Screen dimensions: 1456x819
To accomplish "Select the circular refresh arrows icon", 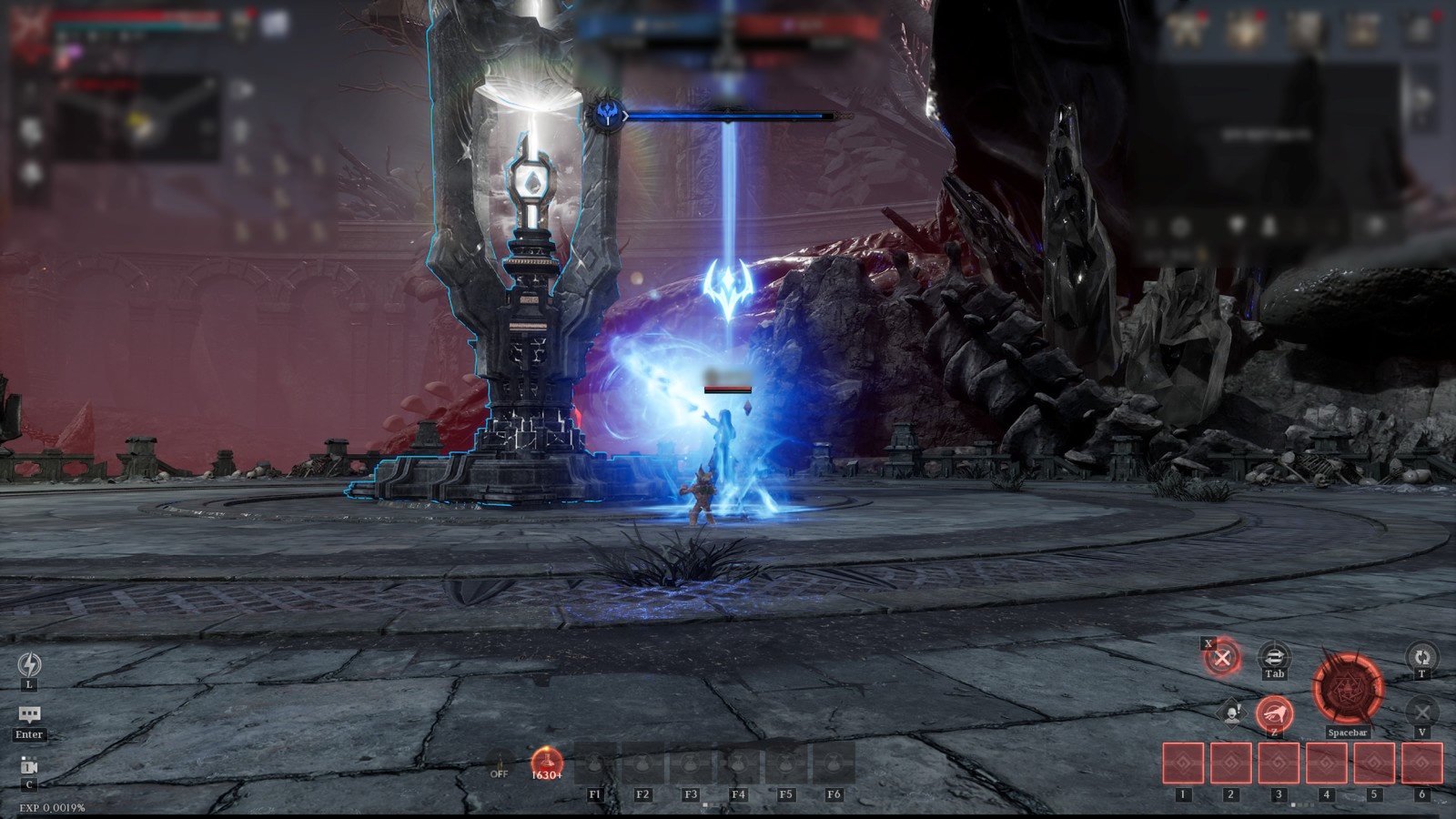I will point(1421,655).
